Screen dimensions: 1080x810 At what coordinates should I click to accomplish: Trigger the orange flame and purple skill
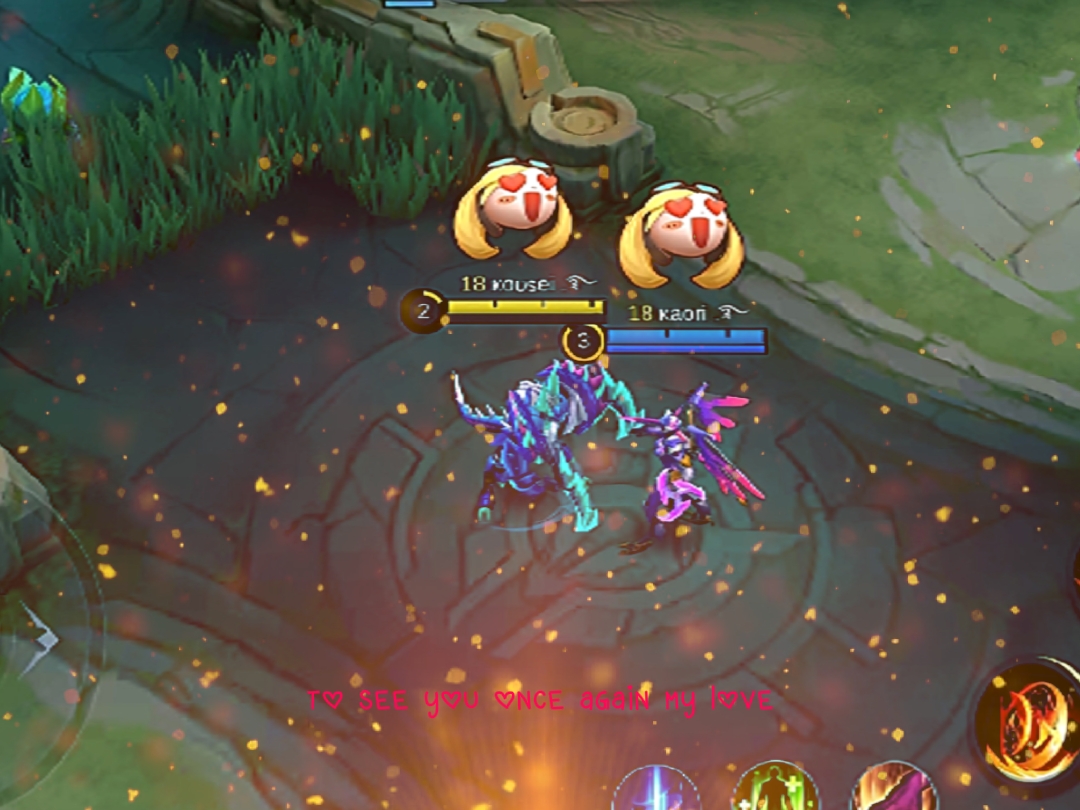click(893, 790)
